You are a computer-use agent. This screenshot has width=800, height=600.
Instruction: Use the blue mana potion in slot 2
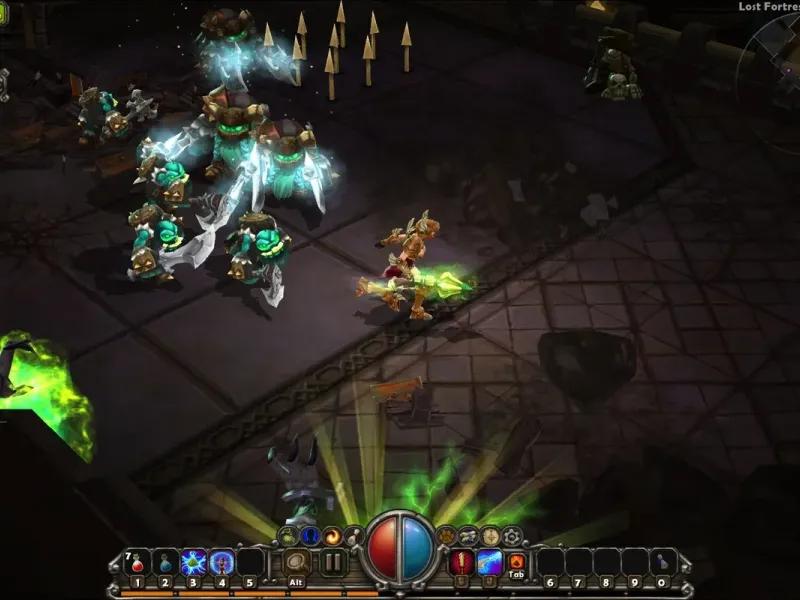coord(166,562)
